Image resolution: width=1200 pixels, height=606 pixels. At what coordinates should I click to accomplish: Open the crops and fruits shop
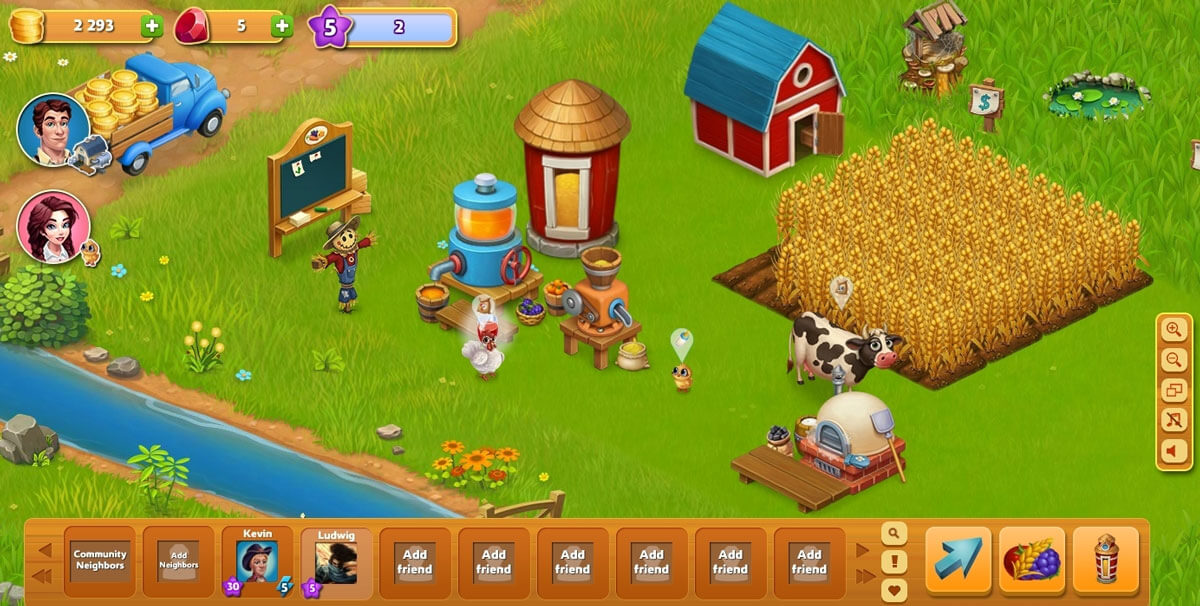click(1032, 560)
